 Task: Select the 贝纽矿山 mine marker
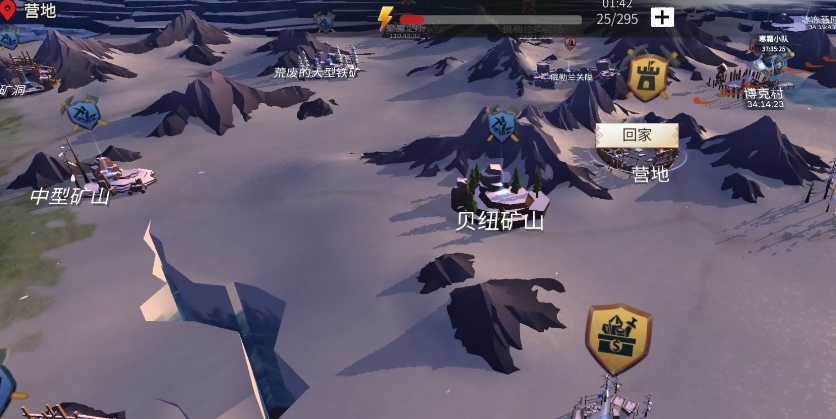click(x=499, y=220)
